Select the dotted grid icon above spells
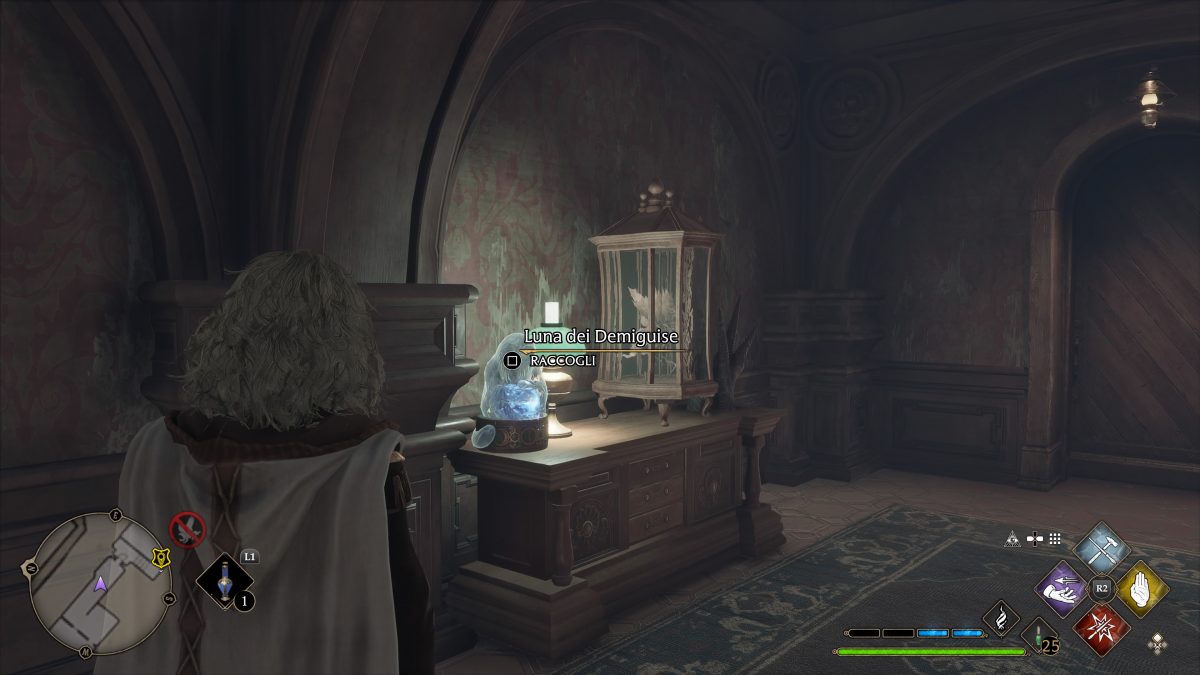This screenshot has width=1200, height=675. click(1055, 538)
